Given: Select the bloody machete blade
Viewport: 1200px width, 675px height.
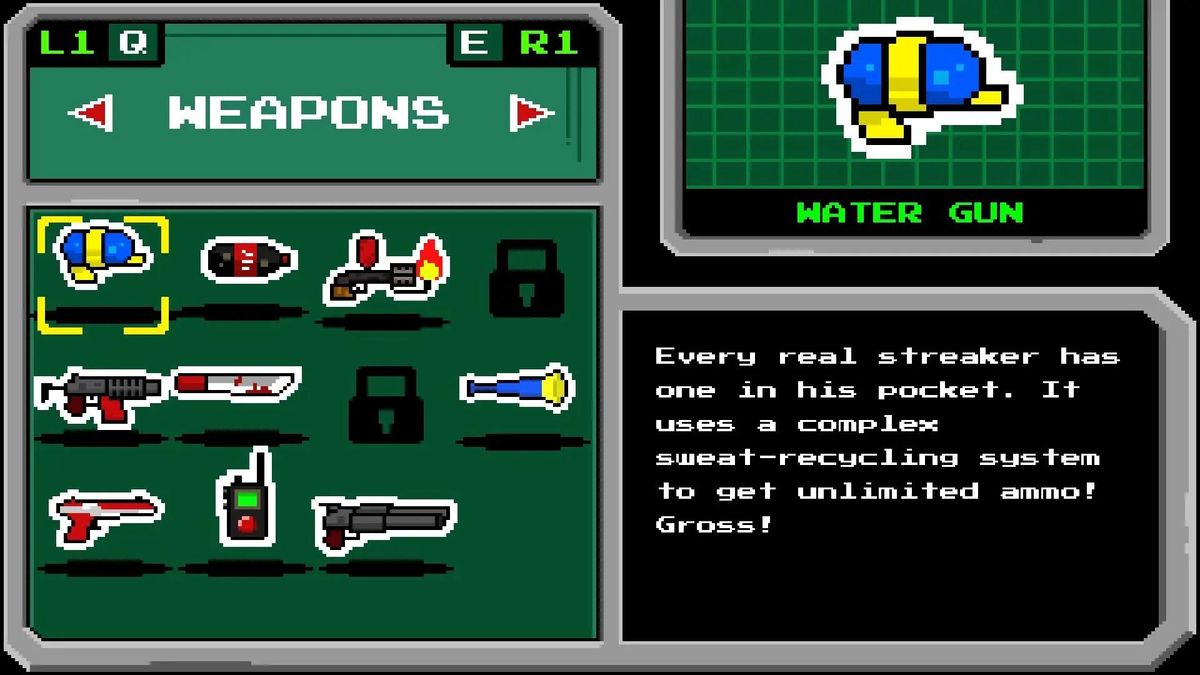Looking at the screenshot, I should tap(236, 383).
